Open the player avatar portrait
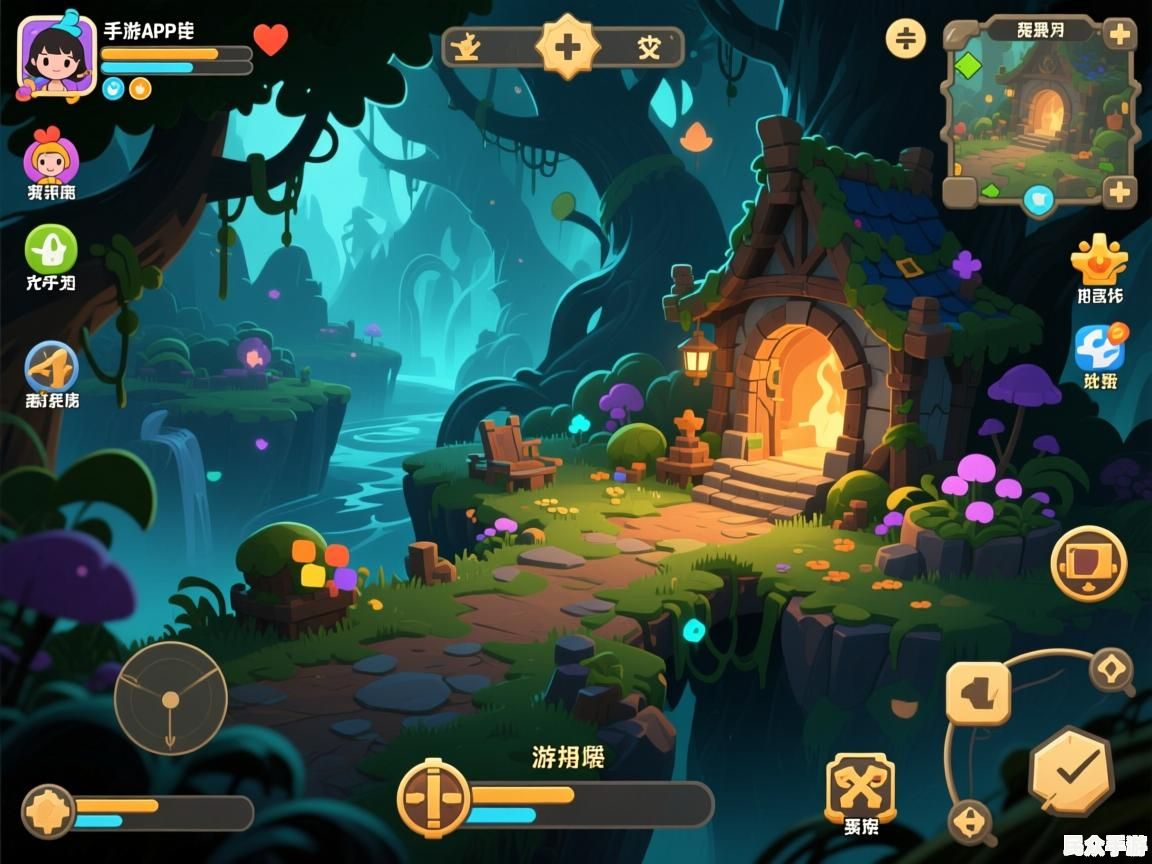The width and height of the screenshot is (1152, 864). coord(57,56)
